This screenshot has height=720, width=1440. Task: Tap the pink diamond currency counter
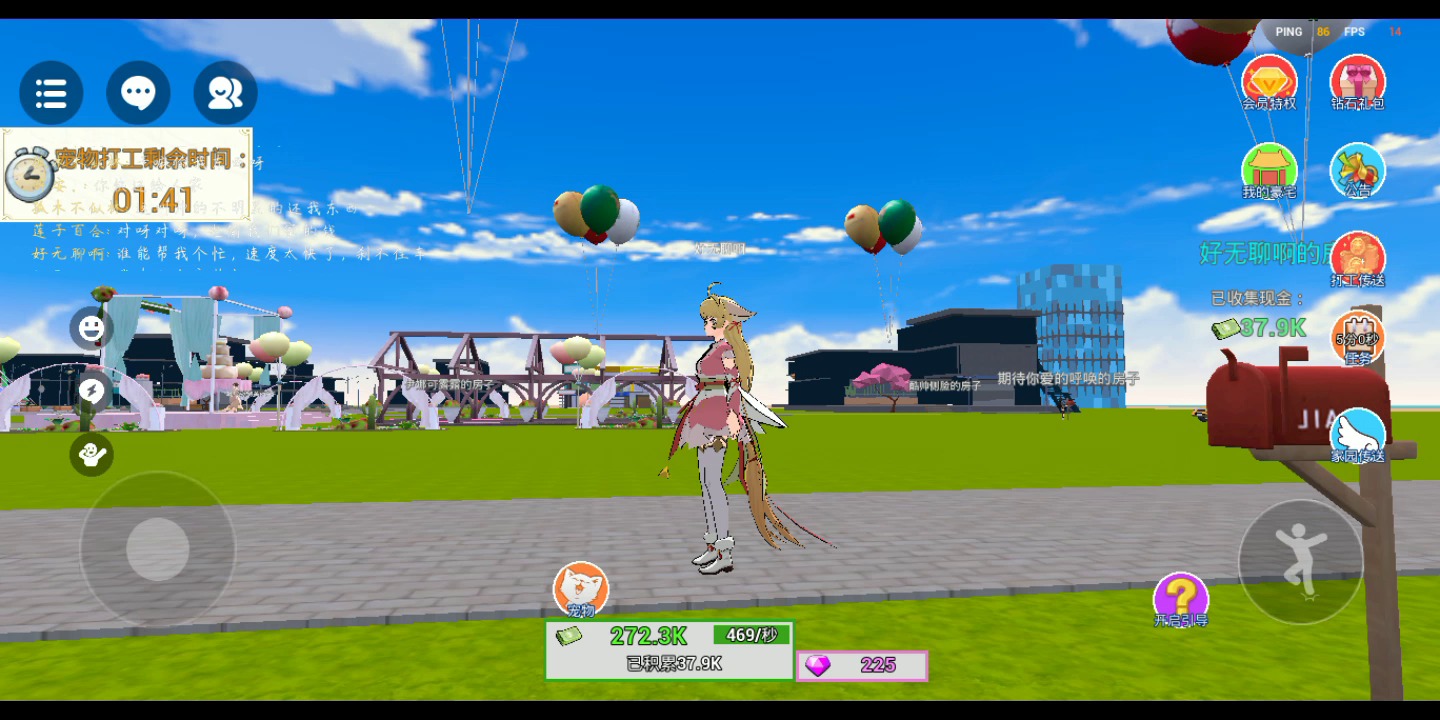pyautogui.click(x=862, y=666)
